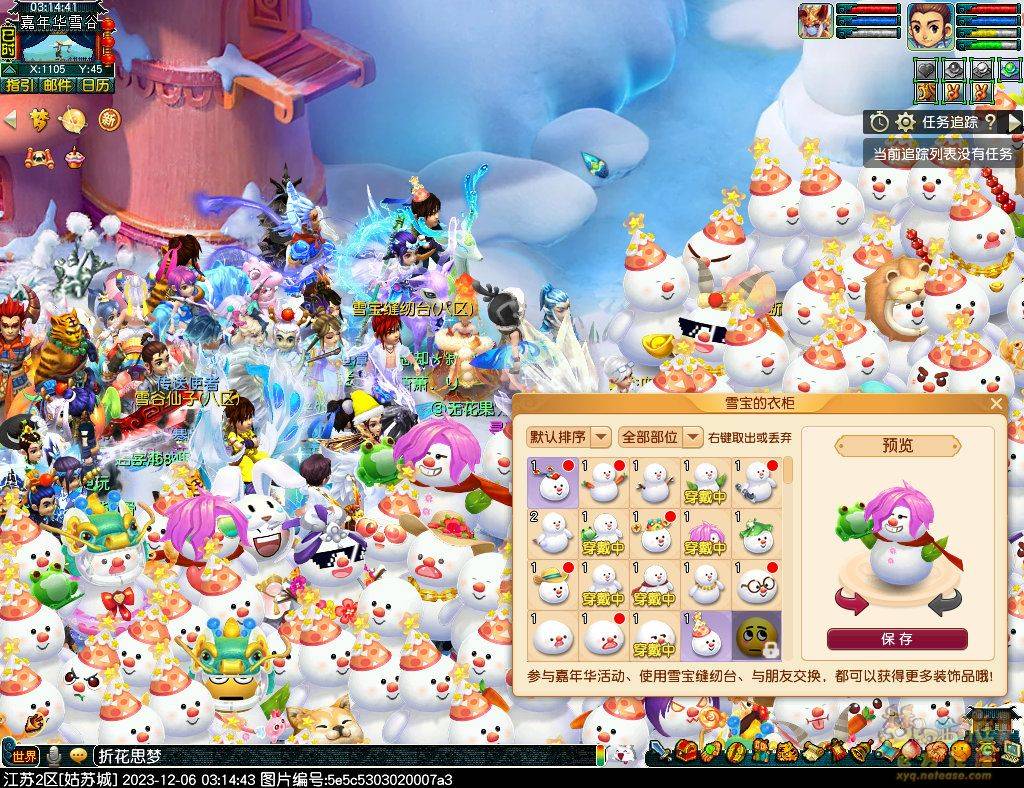Select the round glasses snowman item
1024x788 pixels.
click(757, 584)
